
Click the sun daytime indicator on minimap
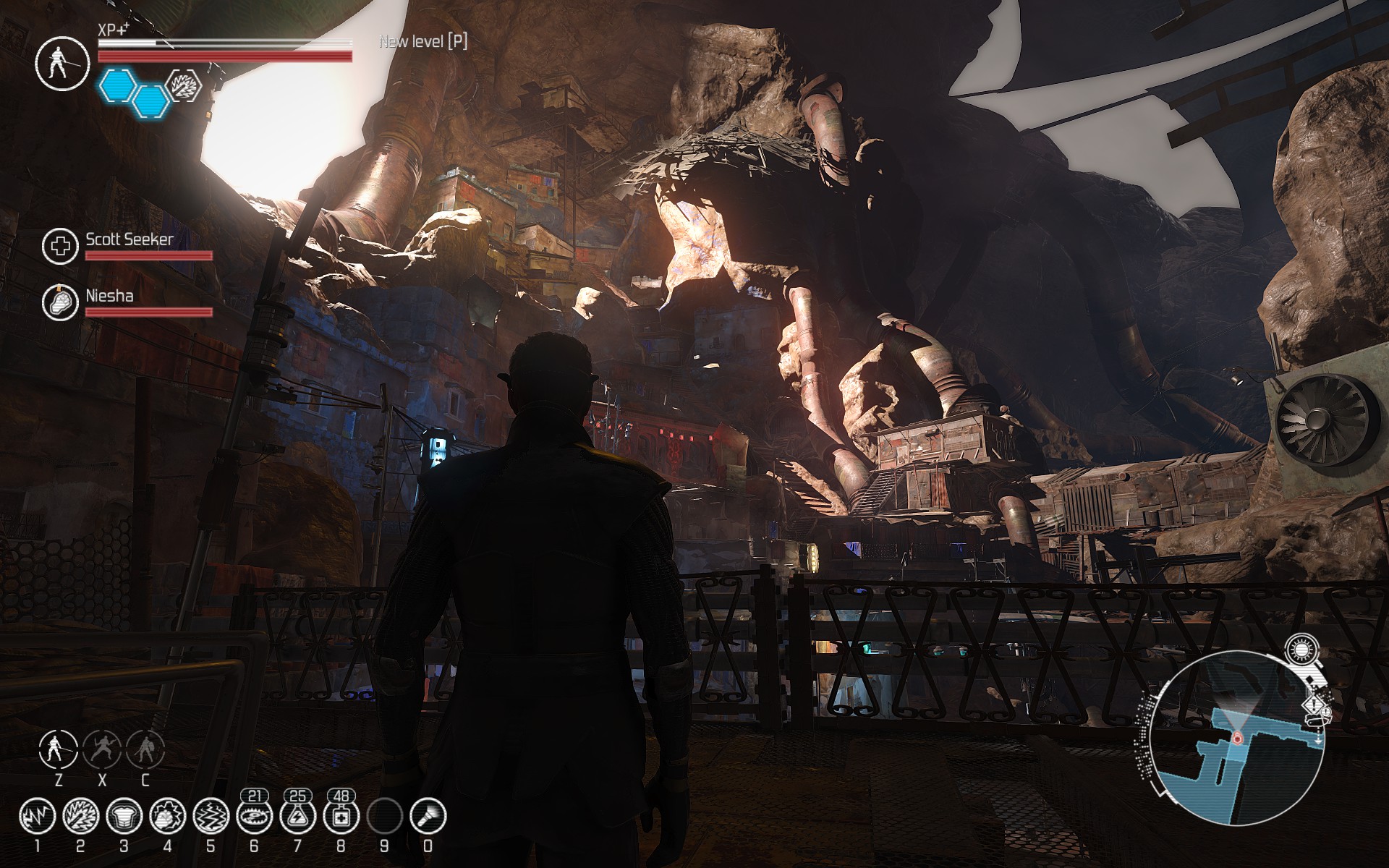point(1302,650)
